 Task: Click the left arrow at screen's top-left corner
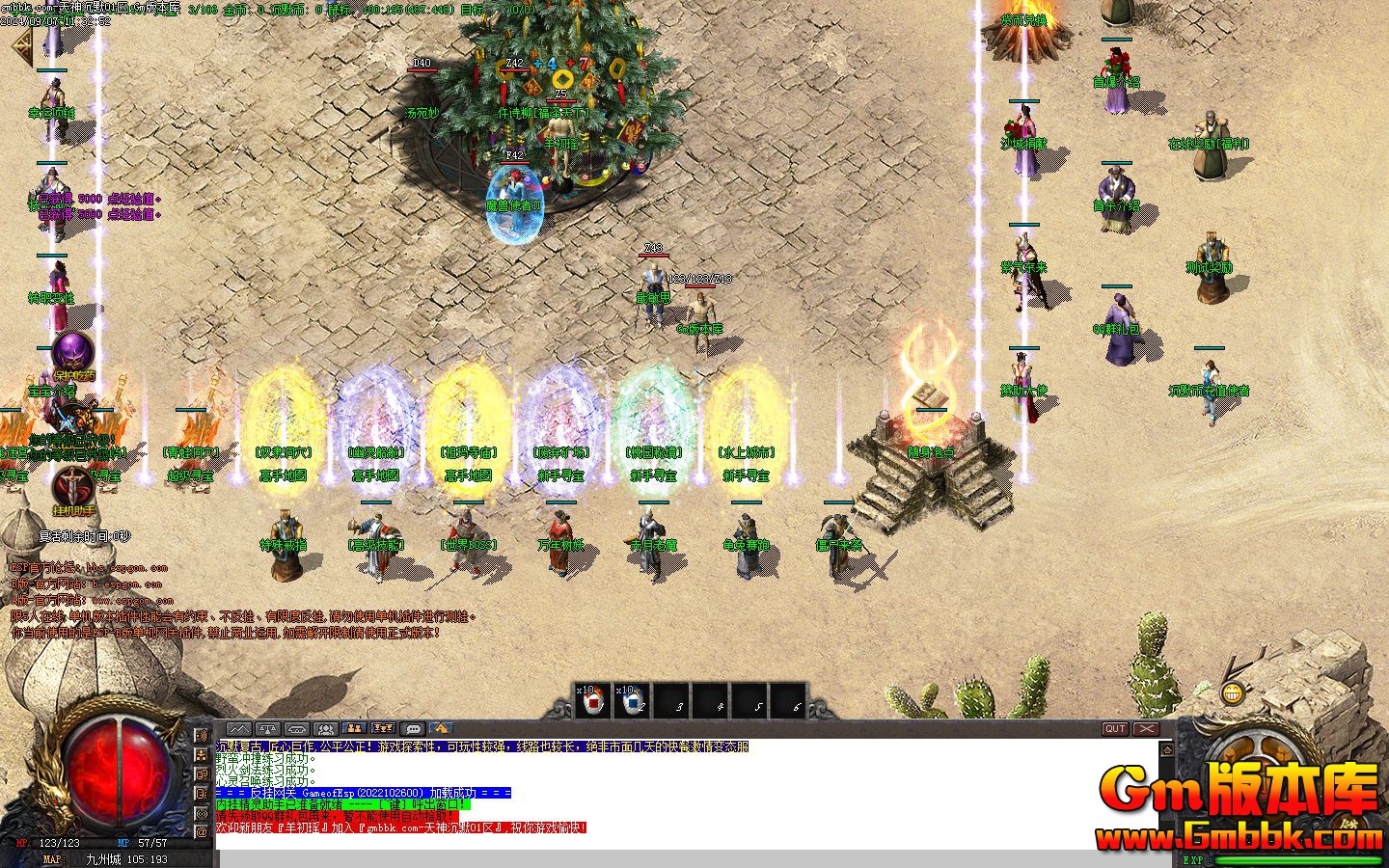pyautogui.click(x=19, y=43)
